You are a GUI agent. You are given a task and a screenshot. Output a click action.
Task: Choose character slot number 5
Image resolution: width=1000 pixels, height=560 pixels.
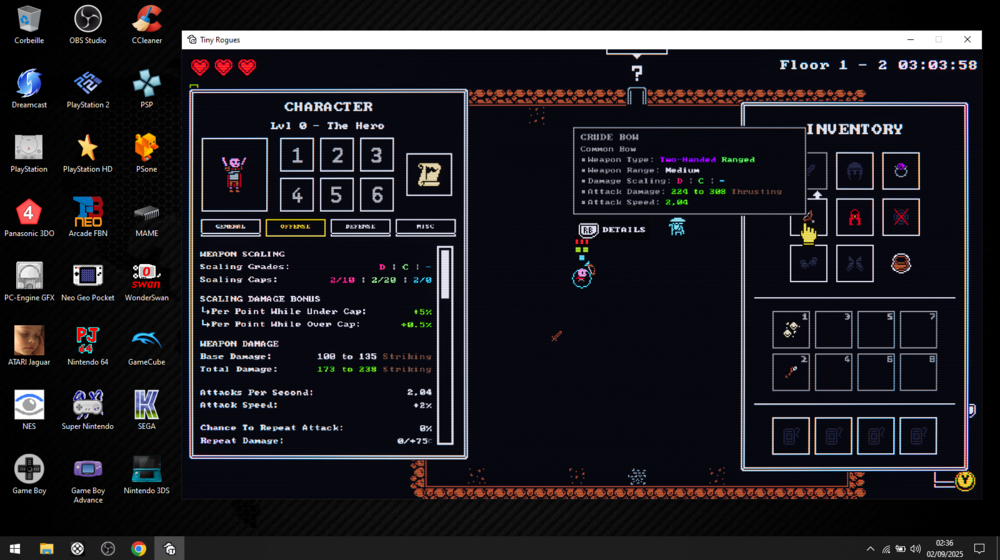337,195
